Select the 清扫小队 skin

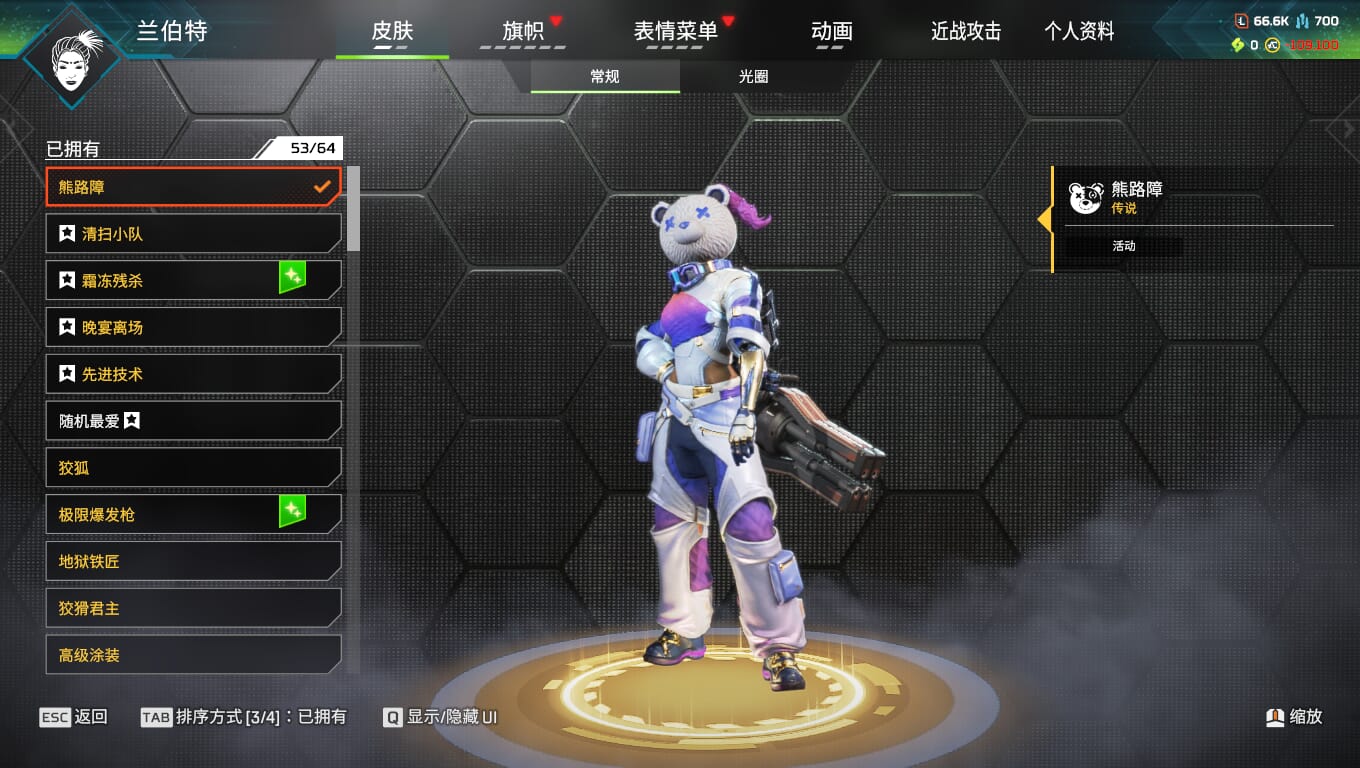coord(193,234)
